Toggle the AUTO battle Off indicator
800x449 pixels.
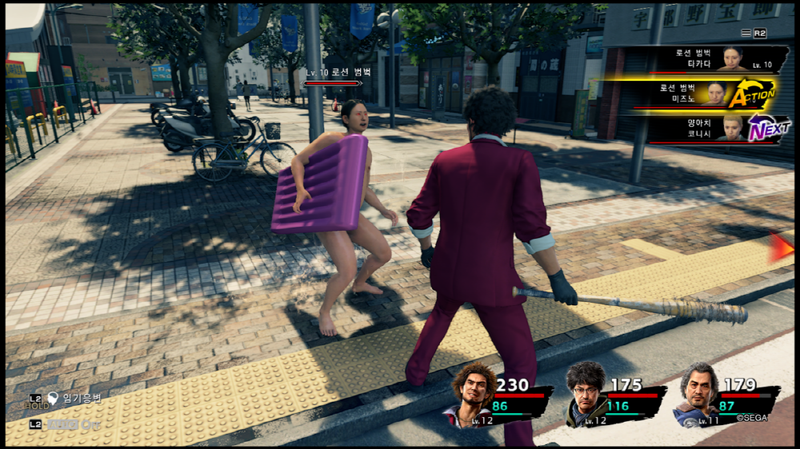click(72, 424)
